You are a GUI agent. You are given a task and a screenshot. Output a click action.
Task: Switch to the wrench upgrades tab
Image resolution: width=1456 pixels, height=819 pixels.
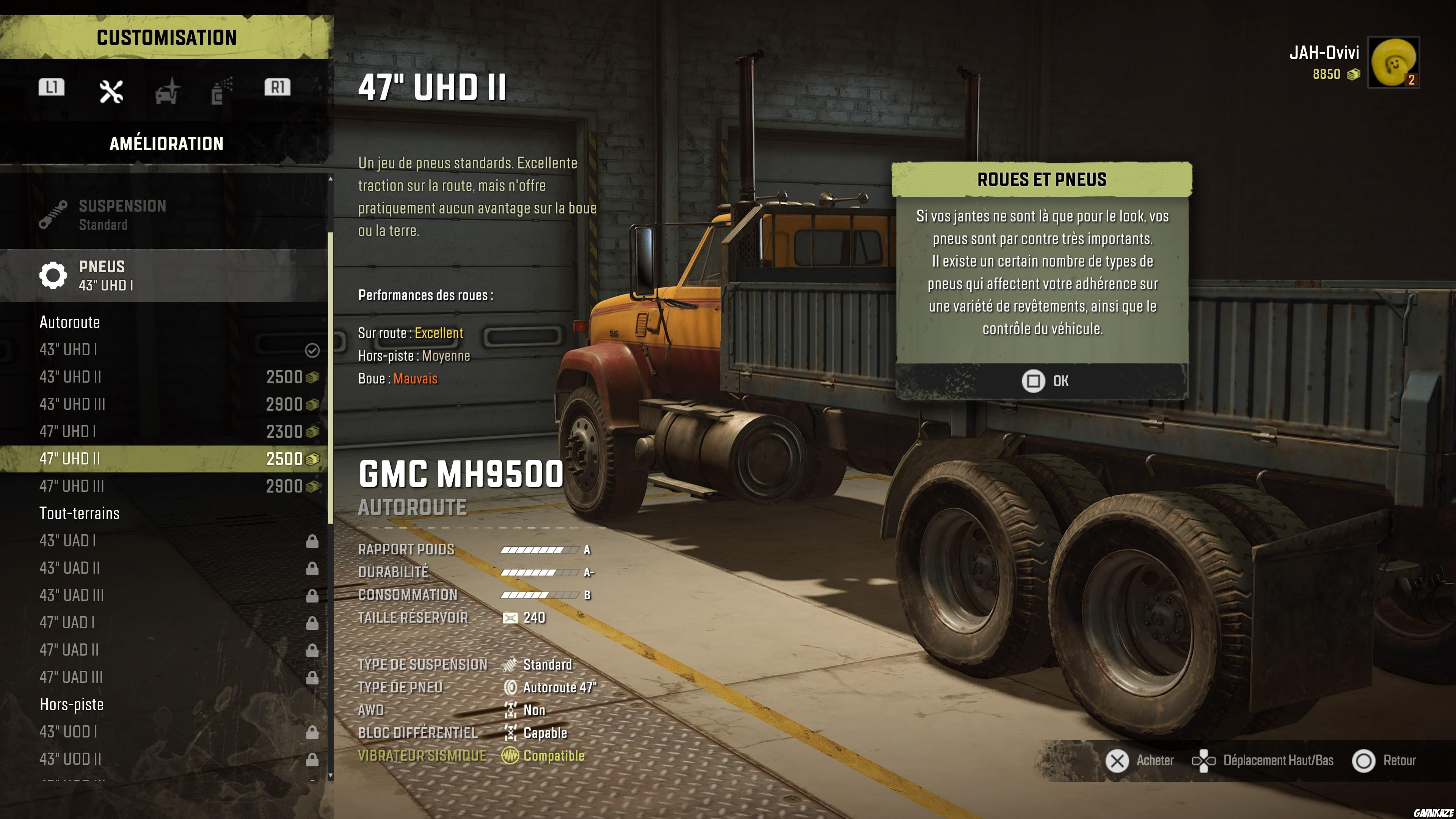[x=111, y=91]
